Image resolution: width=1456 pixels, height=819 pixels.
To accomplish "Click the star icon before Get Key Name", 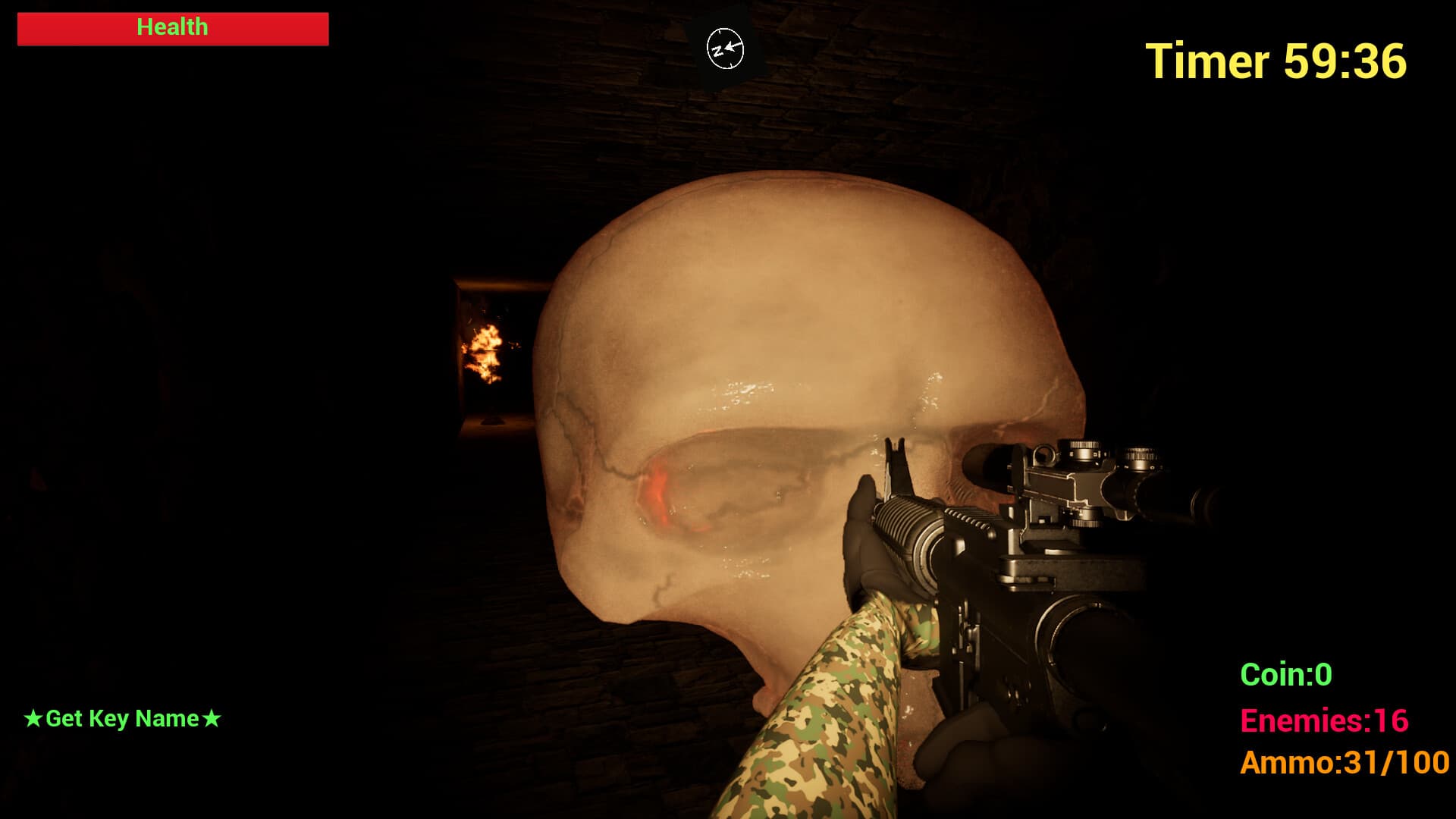I will point(34,718).
